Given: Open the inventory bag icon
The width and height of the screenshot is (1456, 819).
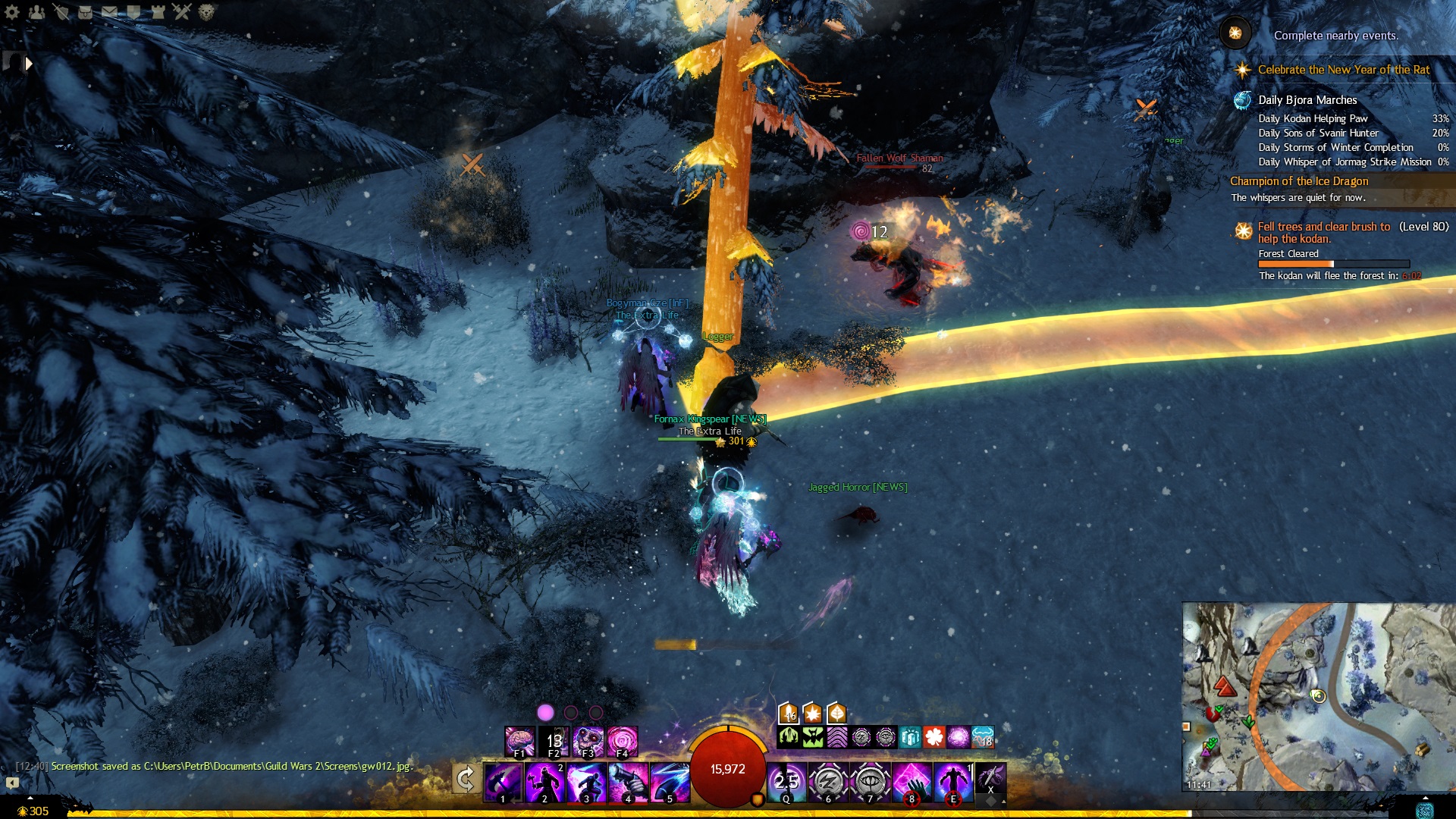Looking at the screenshot, I should click(85, 11).
